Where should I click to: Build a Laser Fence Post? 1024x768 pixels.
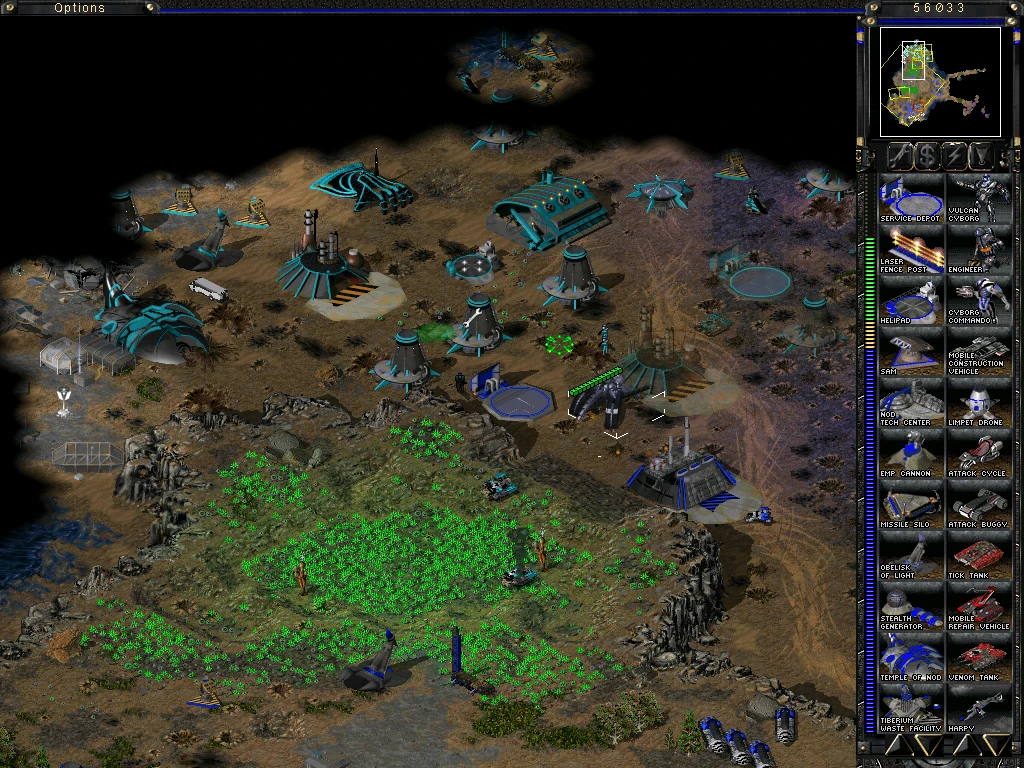pyautogui.click(x=911, y=251)
